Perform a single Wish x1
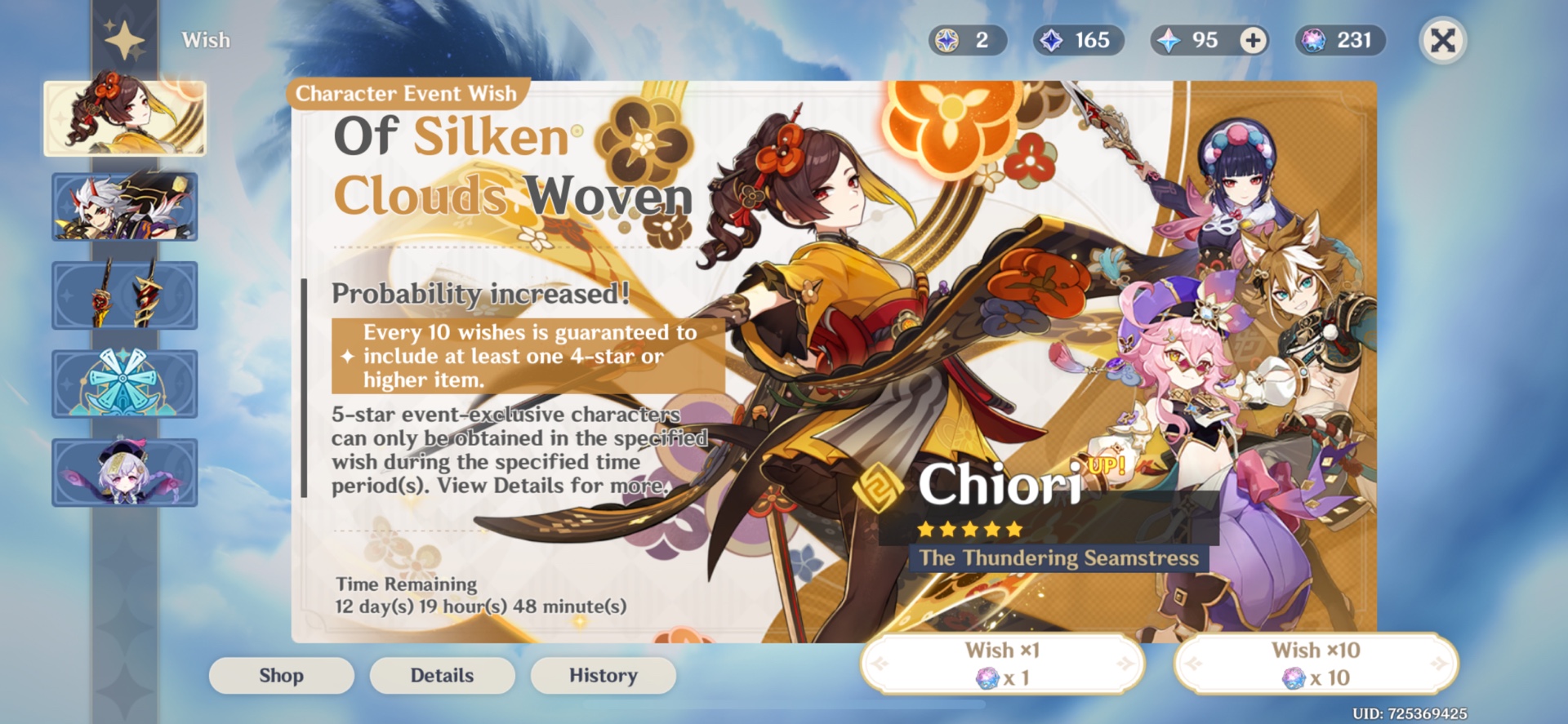Viewport: 1568px width, 724px height. point(1002,664)
